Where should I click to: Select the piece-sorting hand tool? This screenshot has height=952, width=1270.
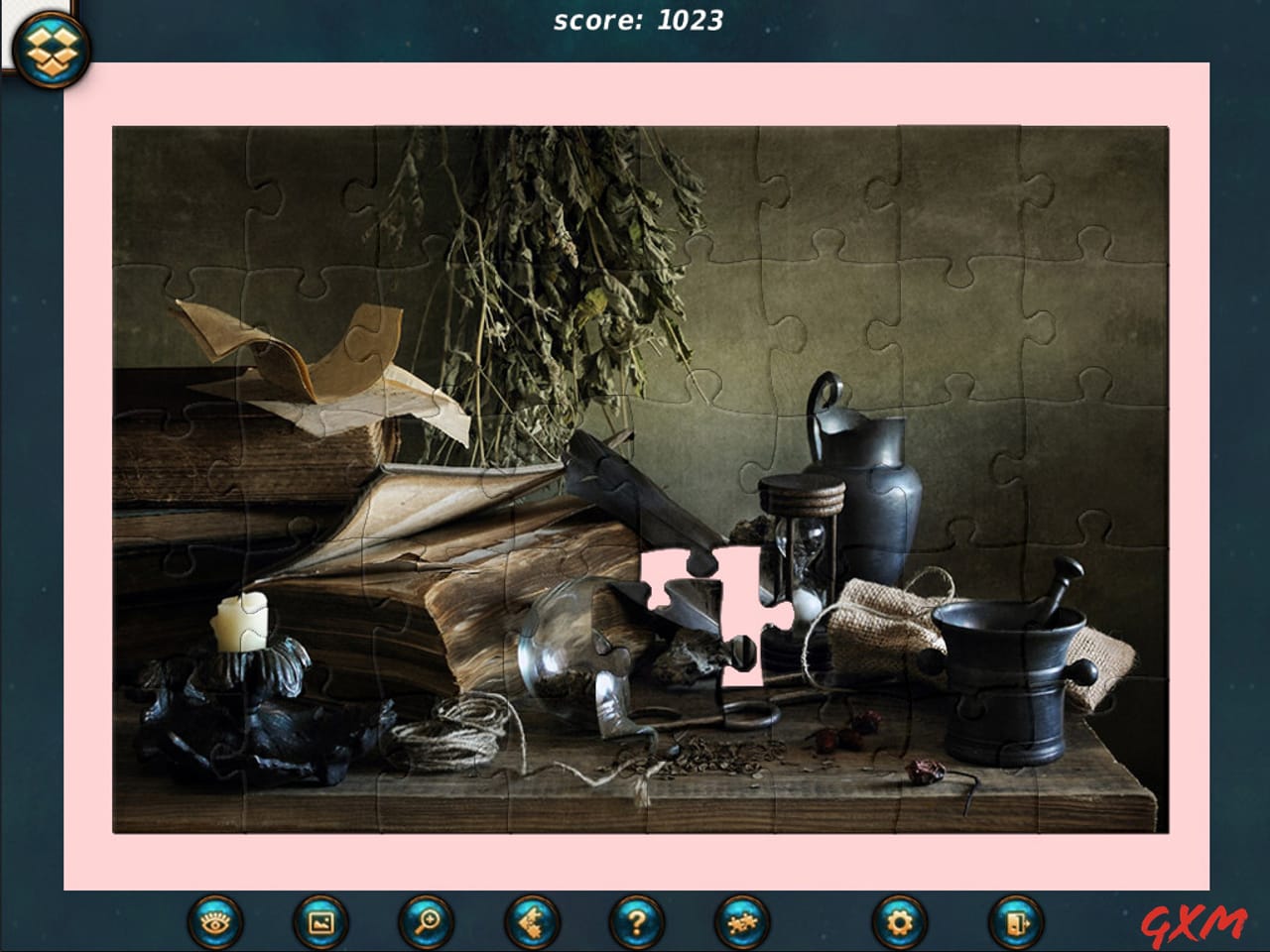pos(532,923)
